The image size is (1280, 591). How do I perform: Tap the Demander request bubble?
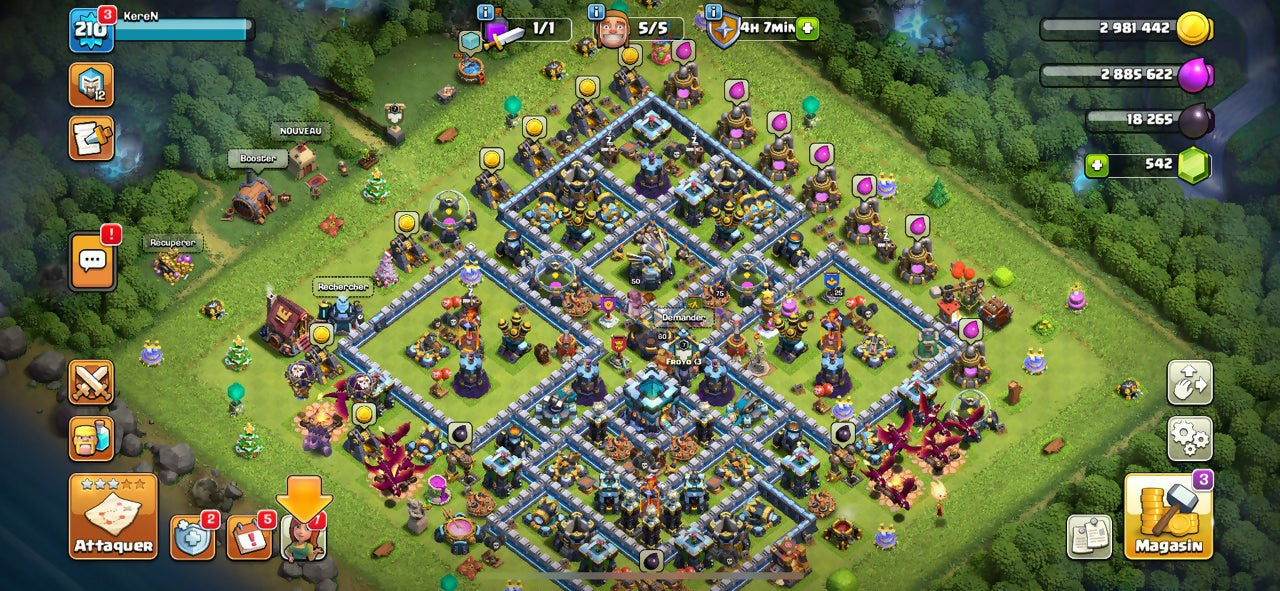(x=684, y=317)
